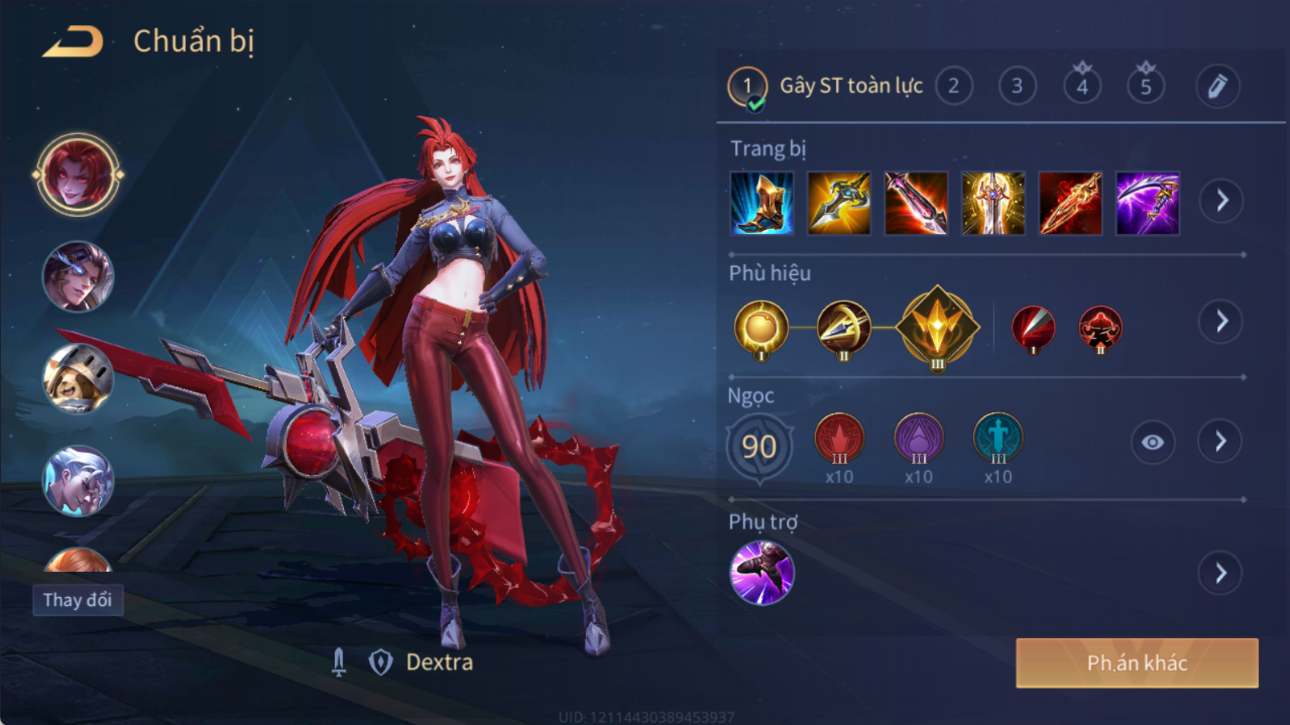Switch to build preset 3

tap(1017, 87)
